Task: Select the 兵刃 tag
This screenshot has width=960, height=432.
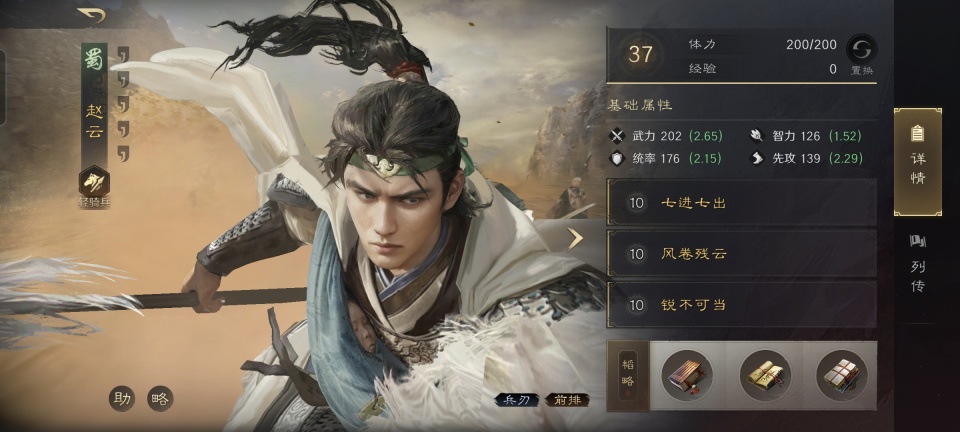Action: coord(515,400)
